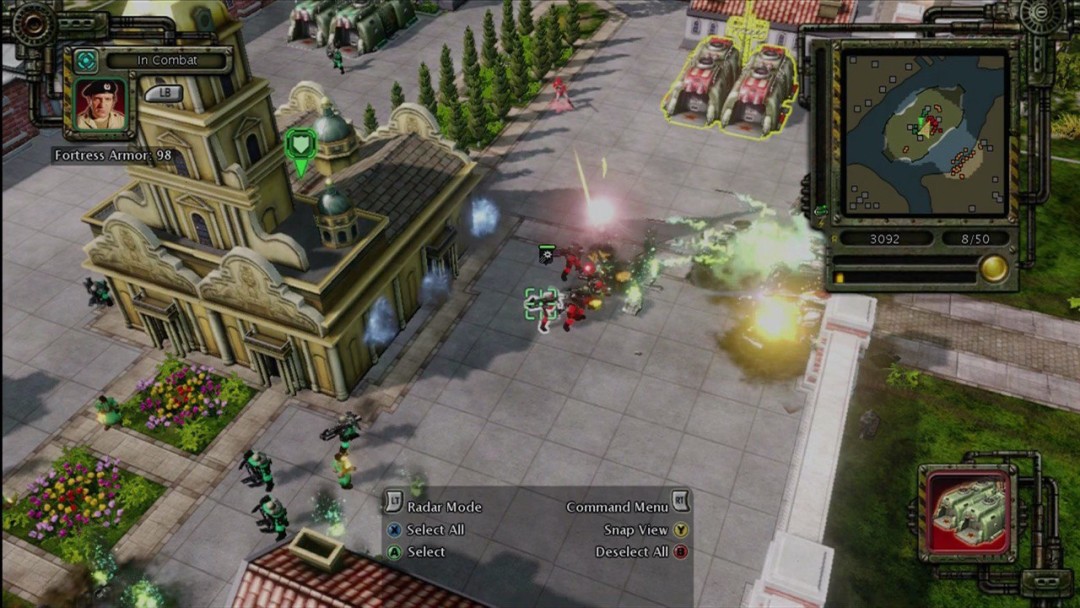Select the green building icon in the red panel
The width and height of the screenshot is (1080, 608).
pyautogui.click(x=967, y=512)
